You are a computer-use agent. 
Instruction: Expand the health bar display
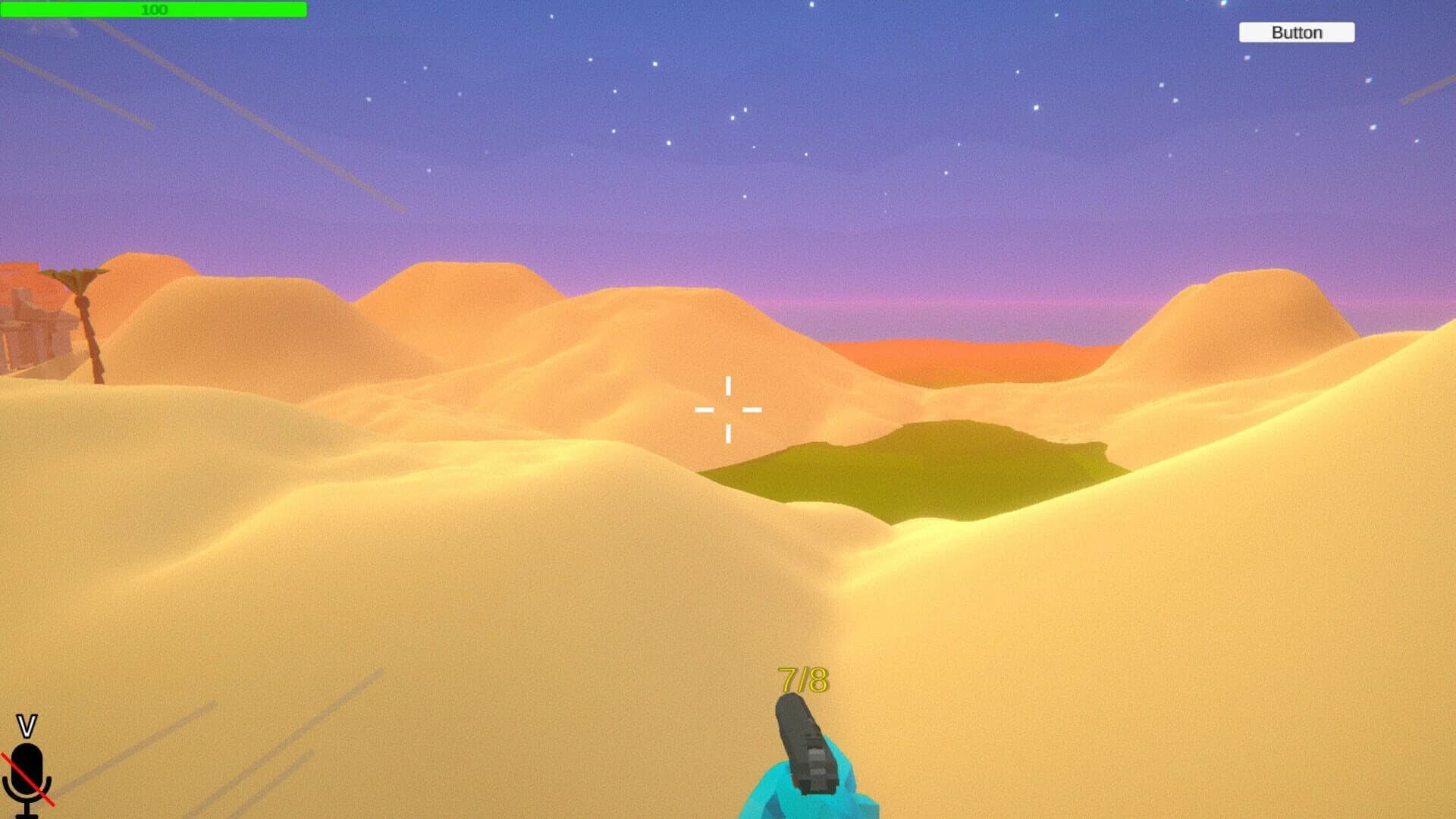pyautogui.click(x=152, y=9)
